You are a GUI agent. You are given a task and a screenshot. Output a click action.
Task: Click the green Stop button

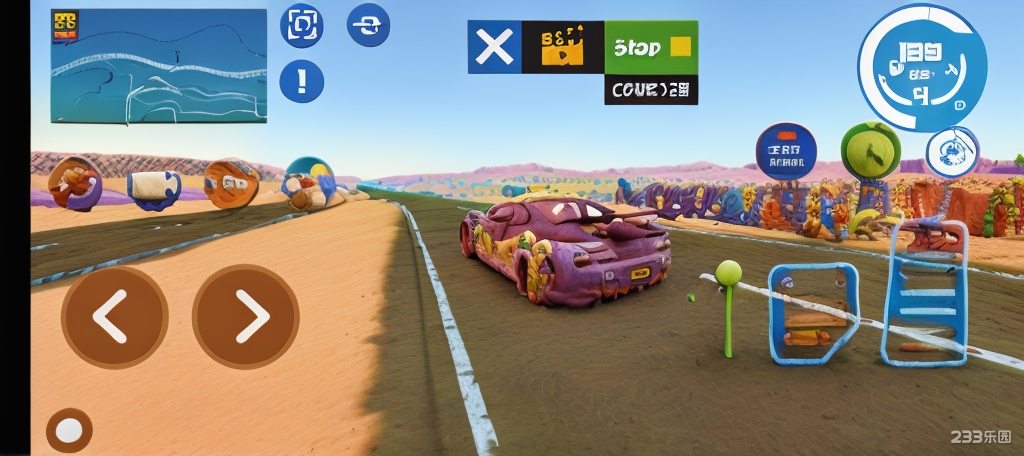[x=651, y=47]
